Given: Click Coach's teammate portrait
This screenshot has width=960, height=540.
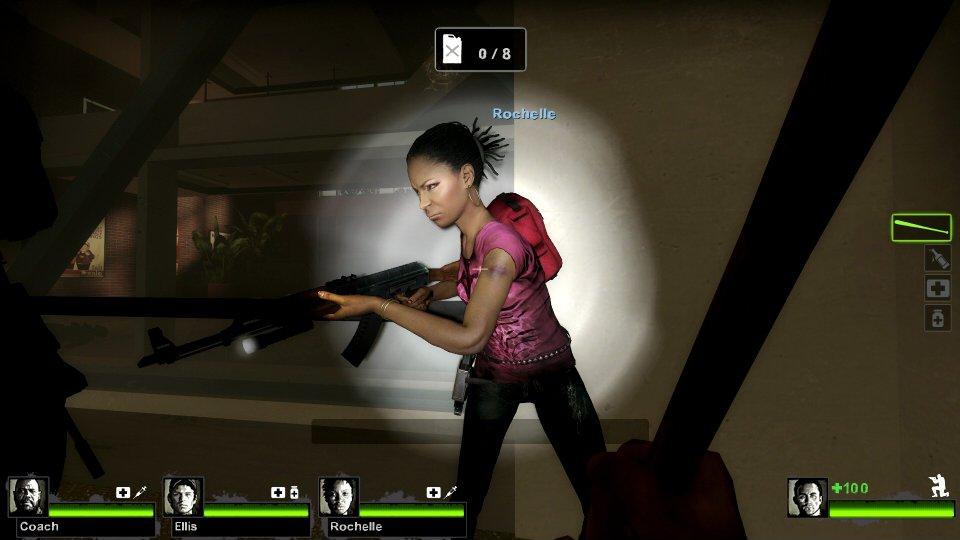Looking at the screenshot, I should pyautogui.click(x=27, y=496).
